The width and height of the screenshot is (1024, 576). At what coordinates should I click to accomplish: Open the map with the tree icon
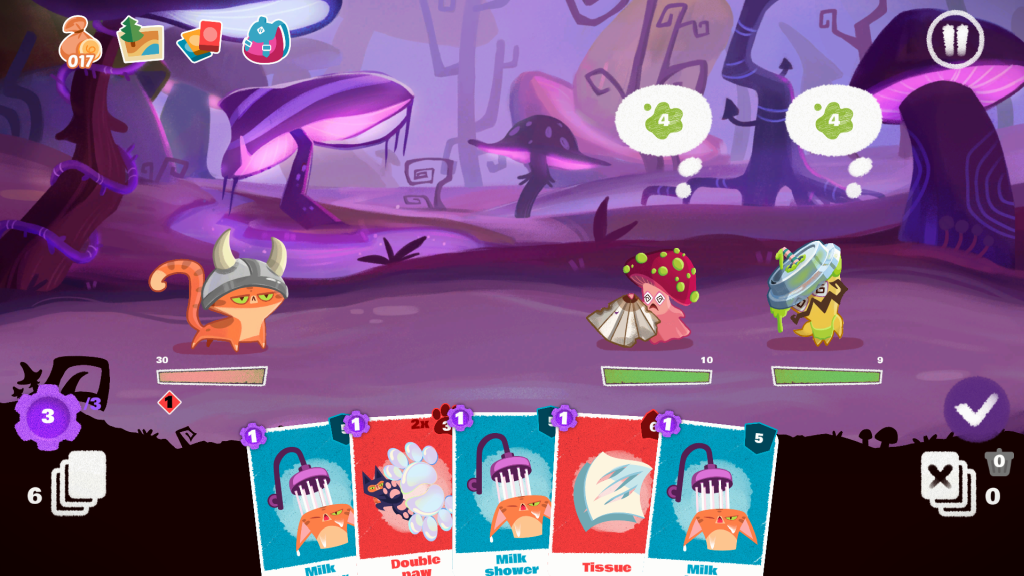point(141,40)
